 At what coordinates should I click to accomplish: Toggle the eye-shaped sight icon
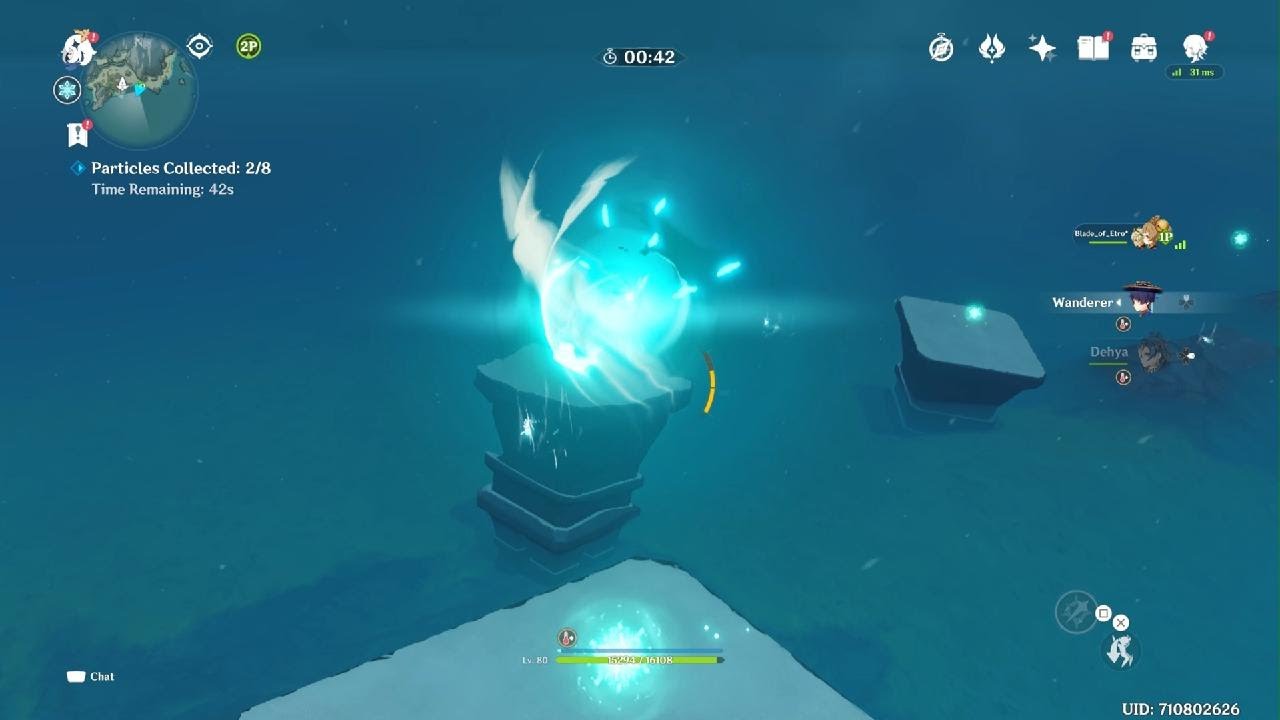pos(200,47)
